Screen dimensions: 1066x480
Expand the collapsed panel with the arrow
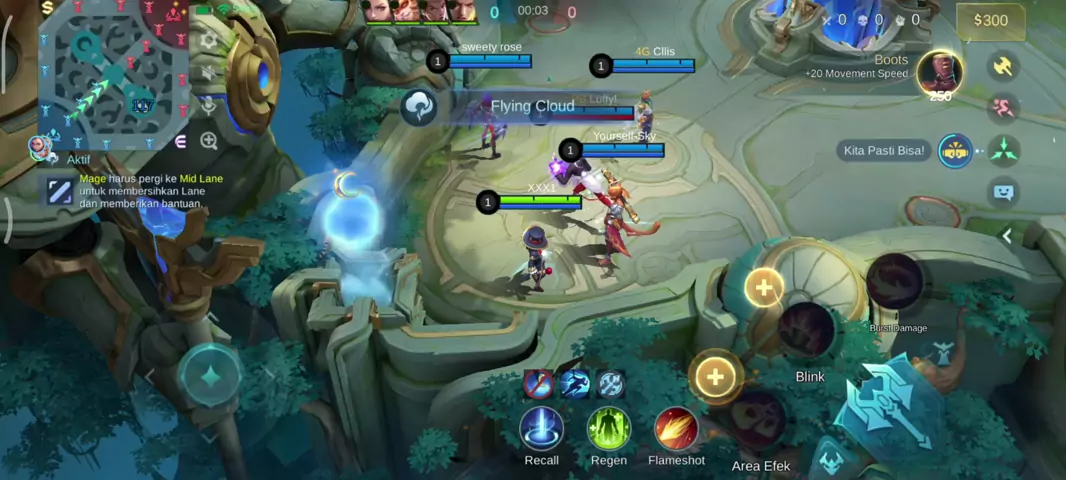[x=1007, y=236]
